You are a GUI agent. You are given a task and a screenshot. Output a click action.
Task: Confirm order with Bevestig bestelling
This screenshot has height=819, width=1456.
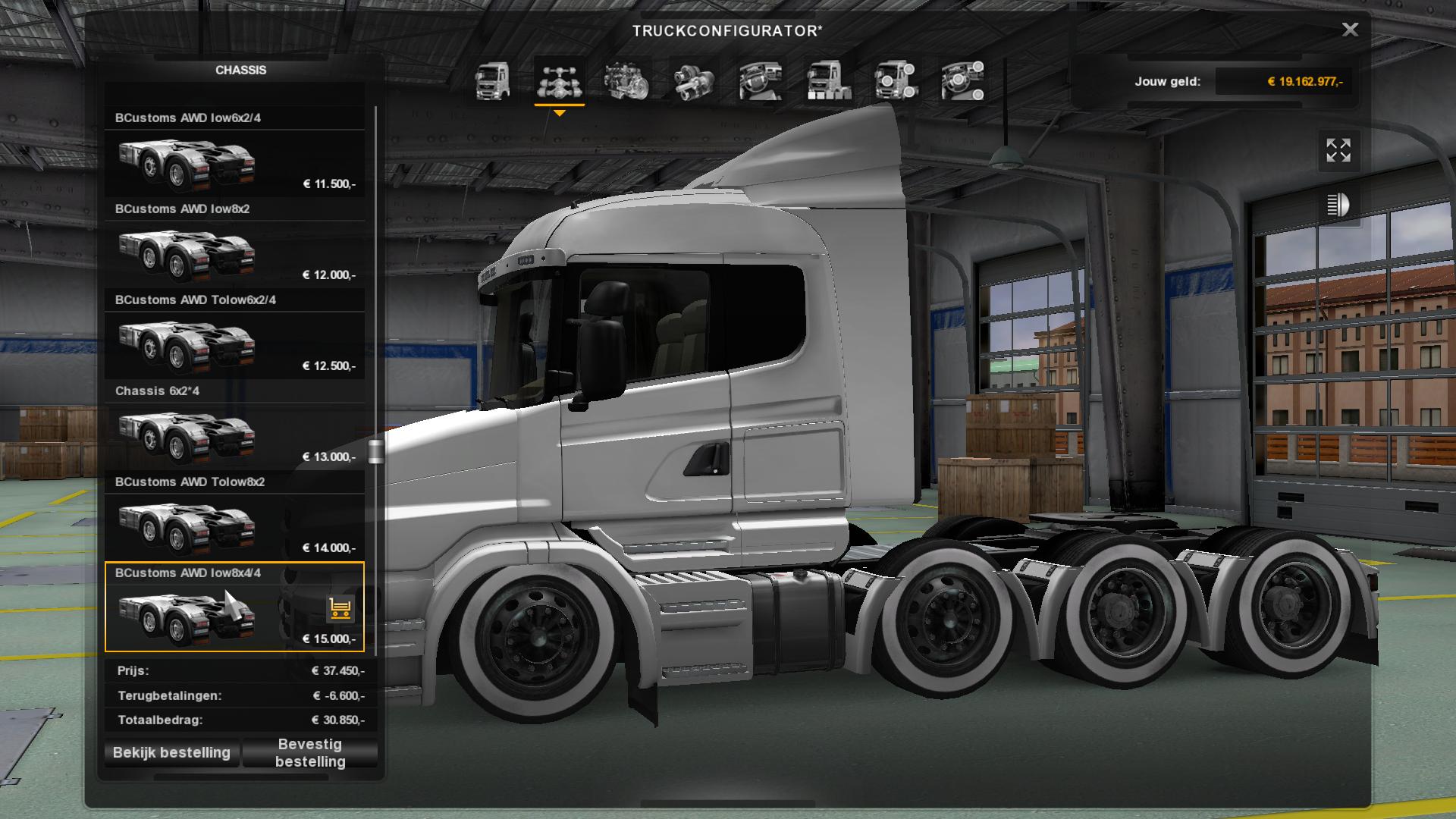pyautogui.click(x=310, y=753)
